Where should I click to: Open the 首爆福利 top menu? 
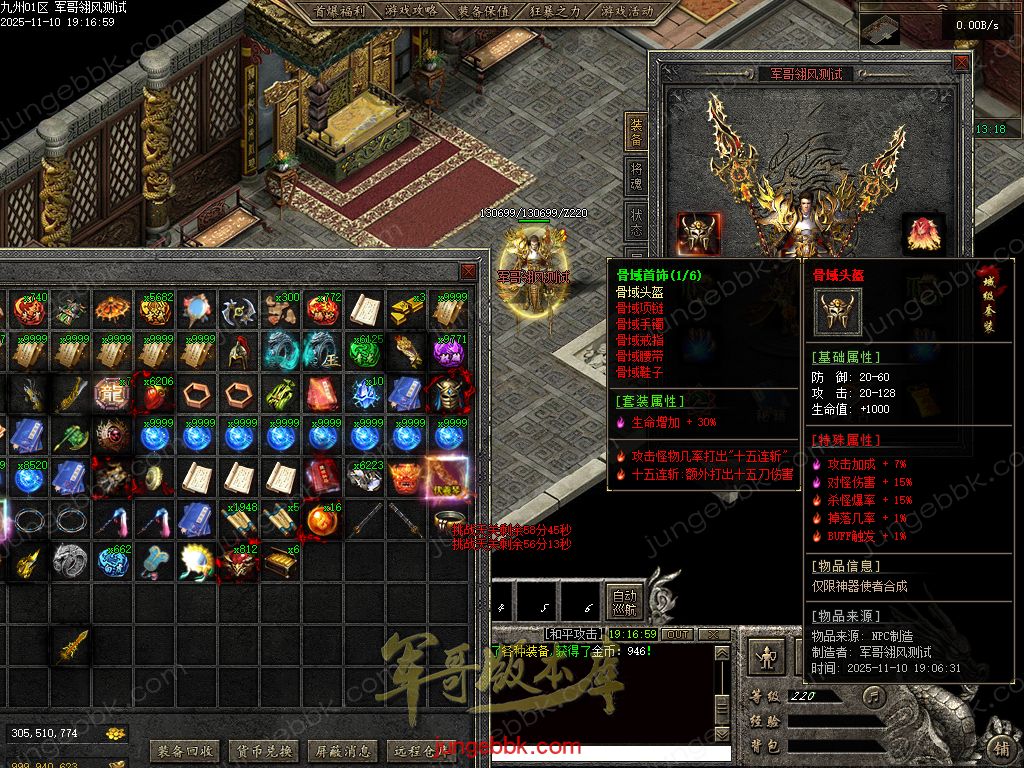pyautogui.click(x=339, y=12)
